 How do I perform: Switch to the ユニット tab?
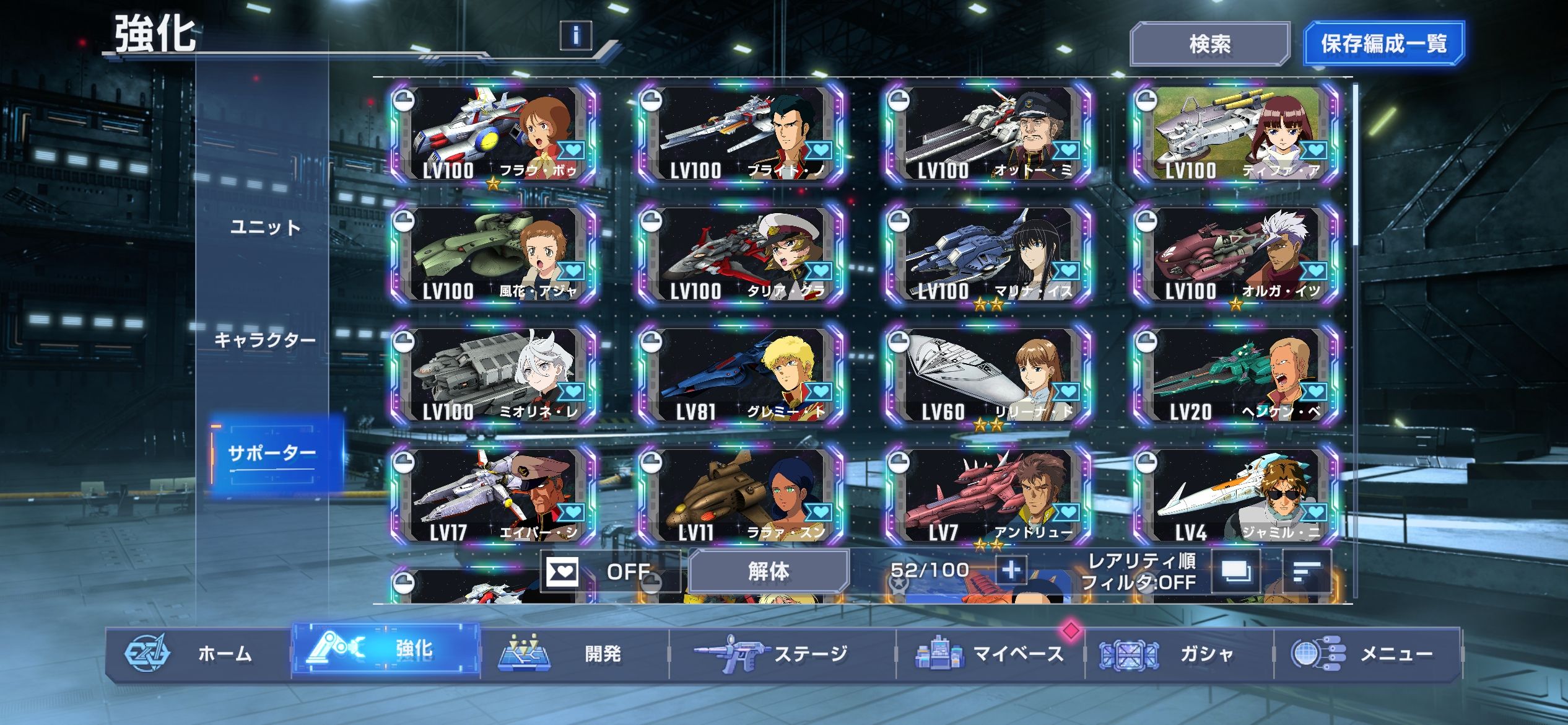click(x=265, y=227)
